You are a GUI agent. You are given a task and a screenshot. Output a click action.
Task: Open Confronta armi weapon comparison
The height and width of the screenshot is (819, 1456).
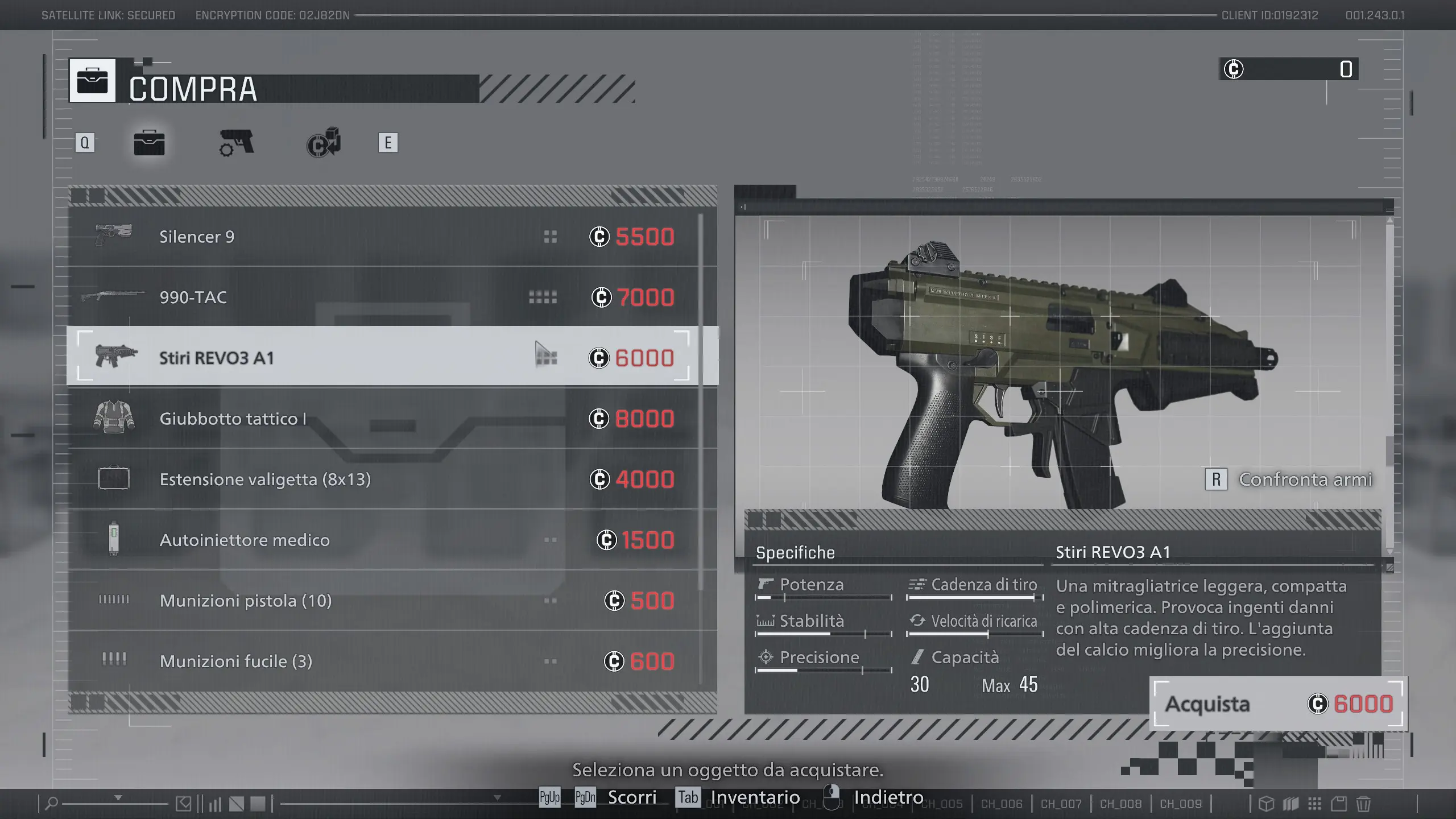click(x=1289, y=479)
